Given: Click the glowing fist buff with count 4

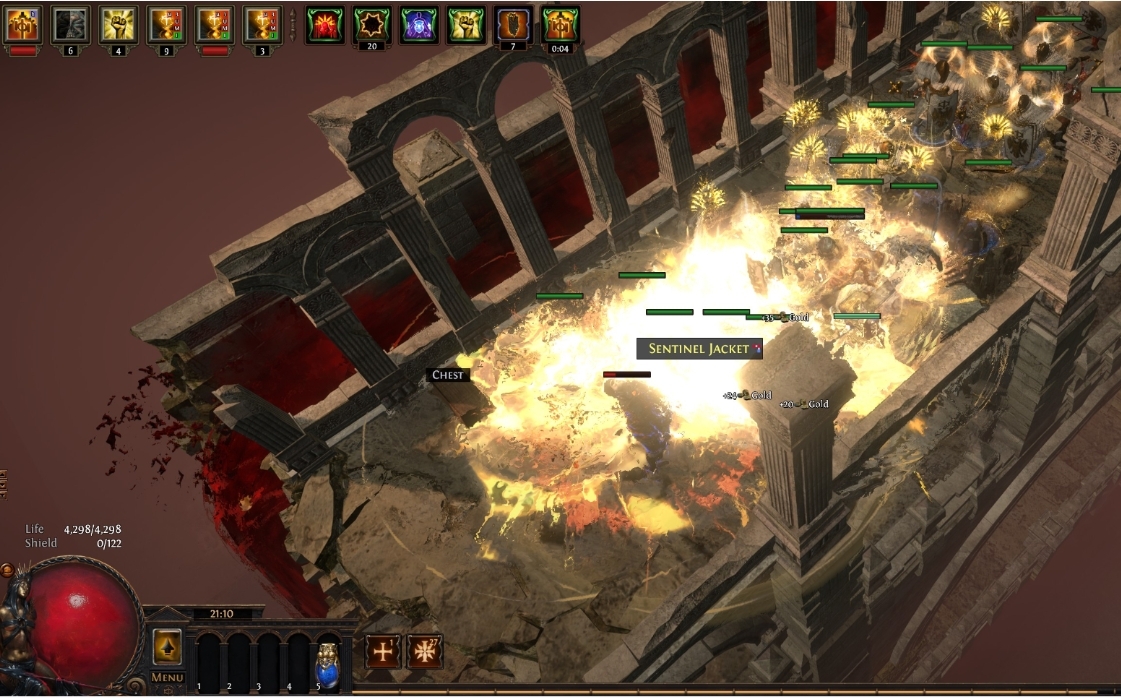Looking at the screenshot, I should click(118, 24).
